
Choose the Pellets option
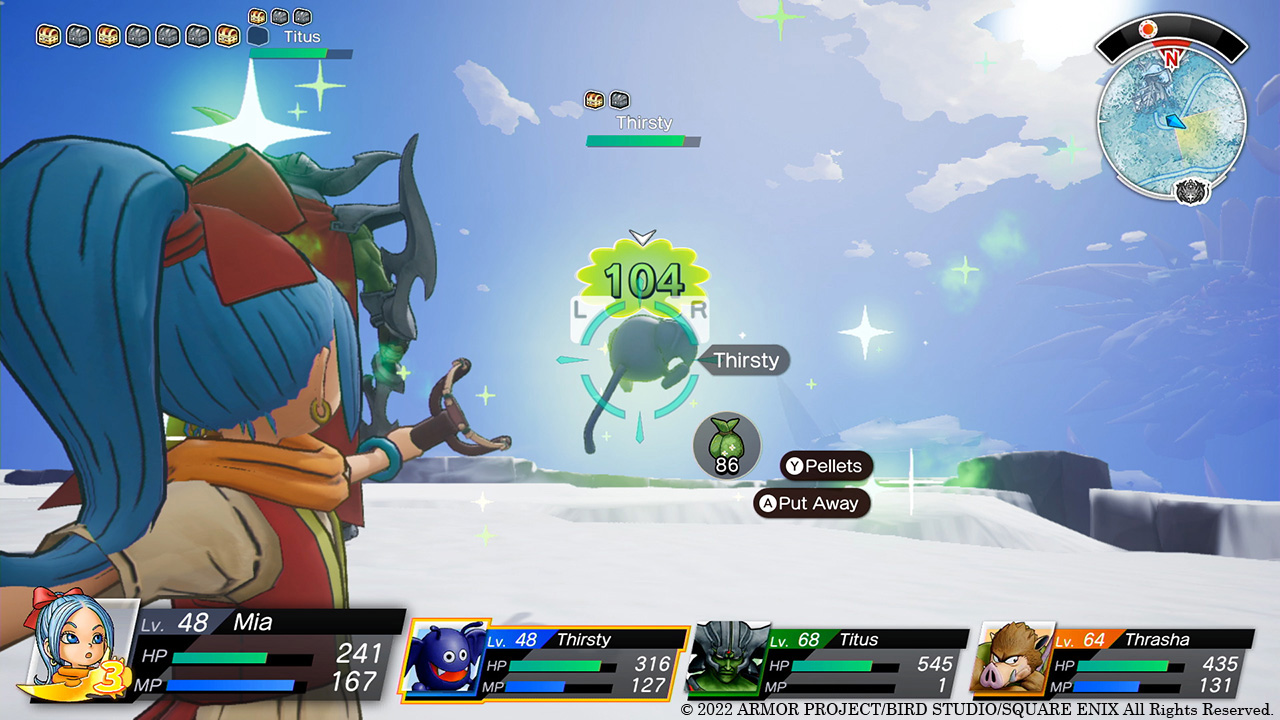826,466
